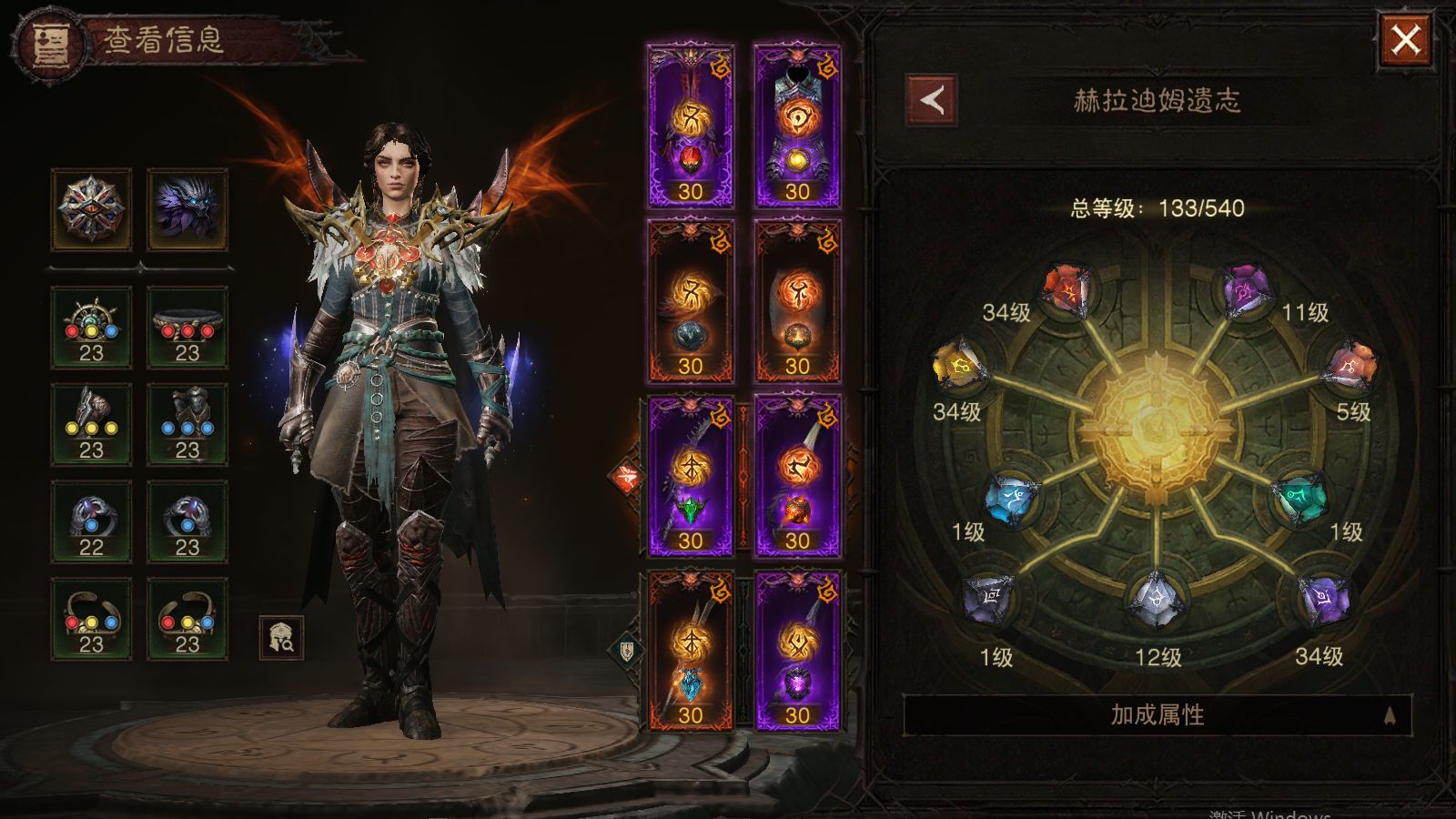Inspect the level 22 ring slot
1456x819 pixels.
pyautogui.click(x=91, y=522)
